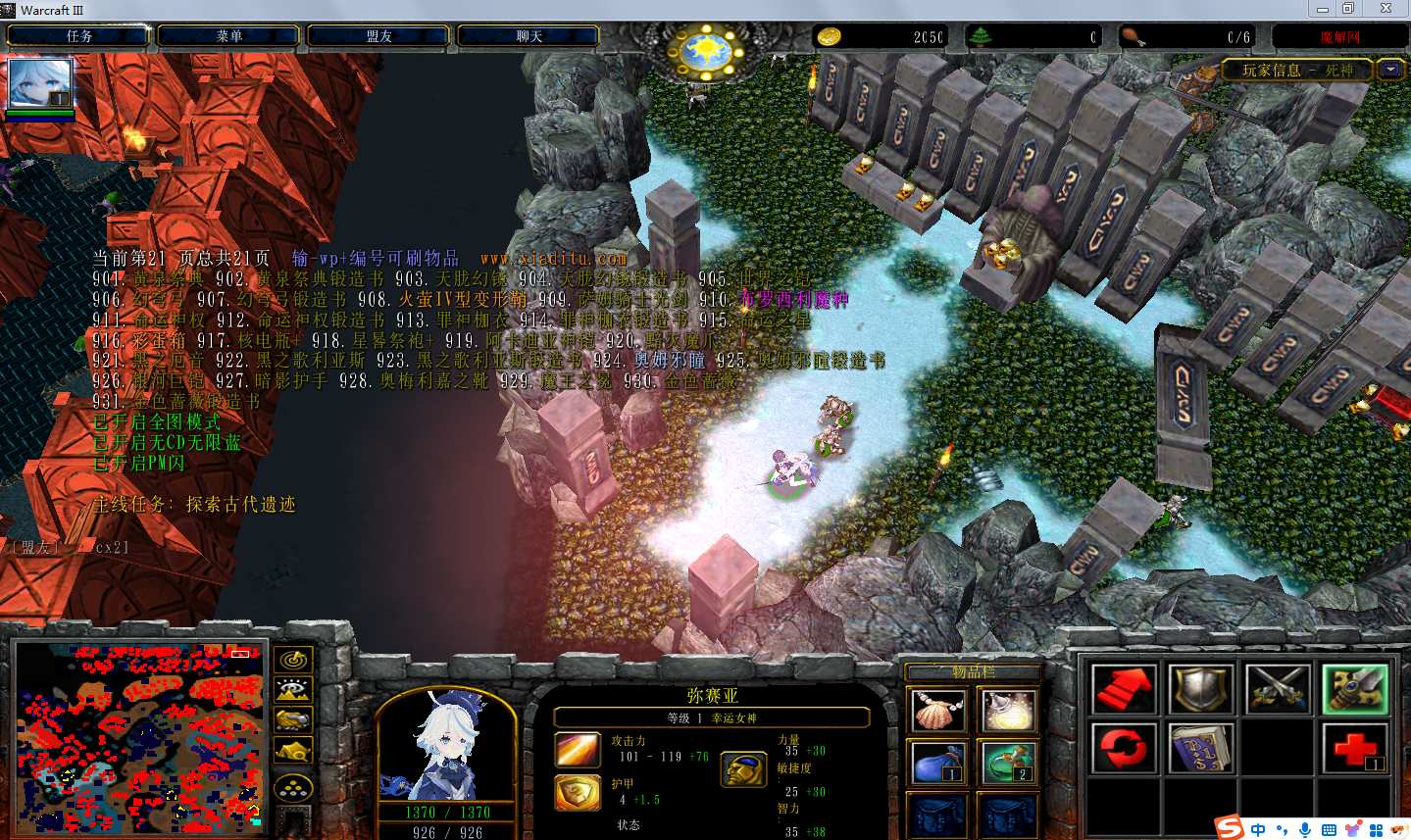Expand the 玩家信息 player info dropdown arrow

[x=1390, y=70]
